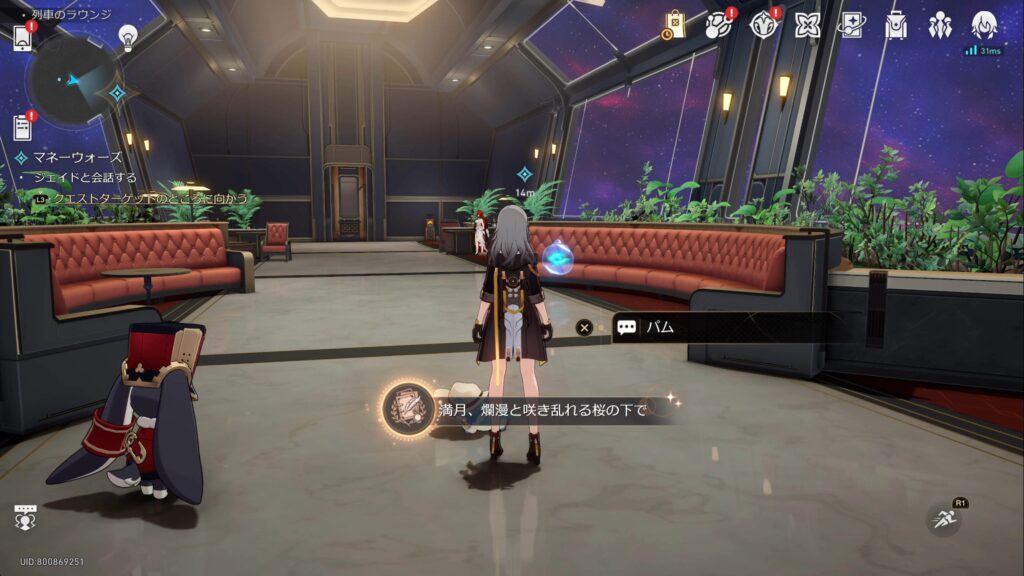Open the phone menu icon
The width and height of the screenshot is (1024, 576).
tap(23, 37)
